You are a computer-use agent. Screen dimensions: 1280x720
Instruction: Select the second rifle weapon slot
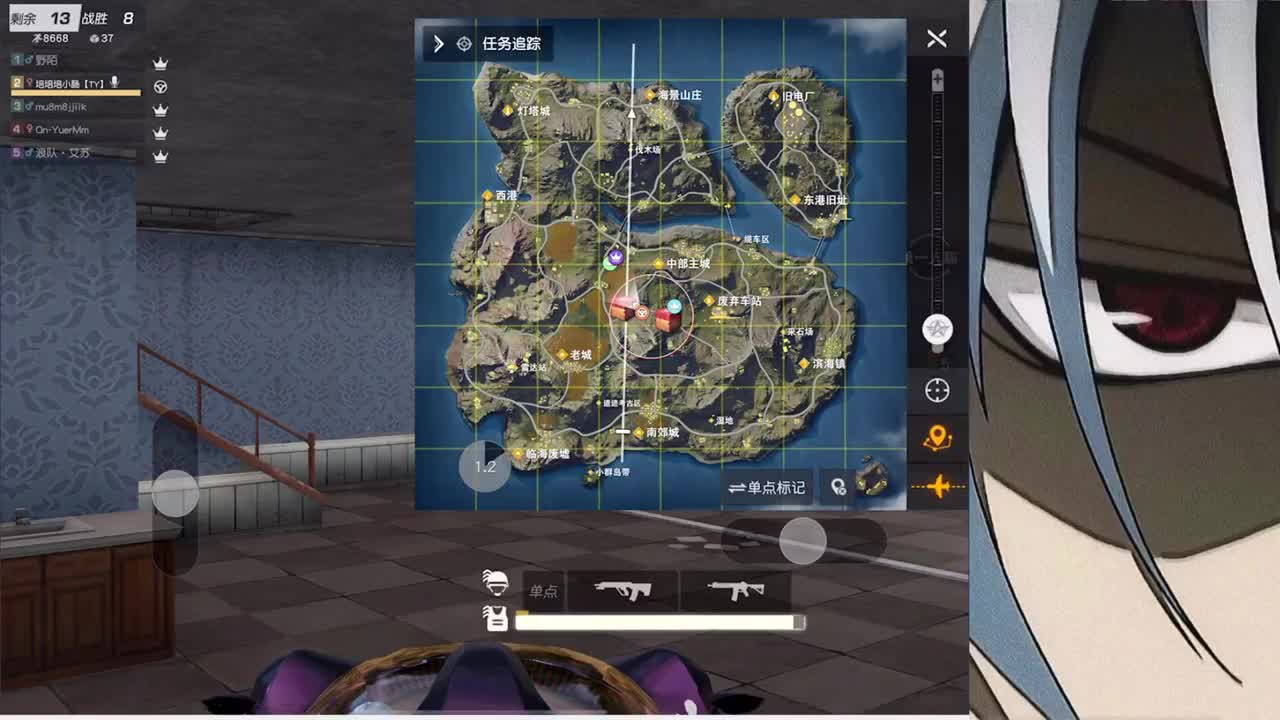click(x=737, y=590)
